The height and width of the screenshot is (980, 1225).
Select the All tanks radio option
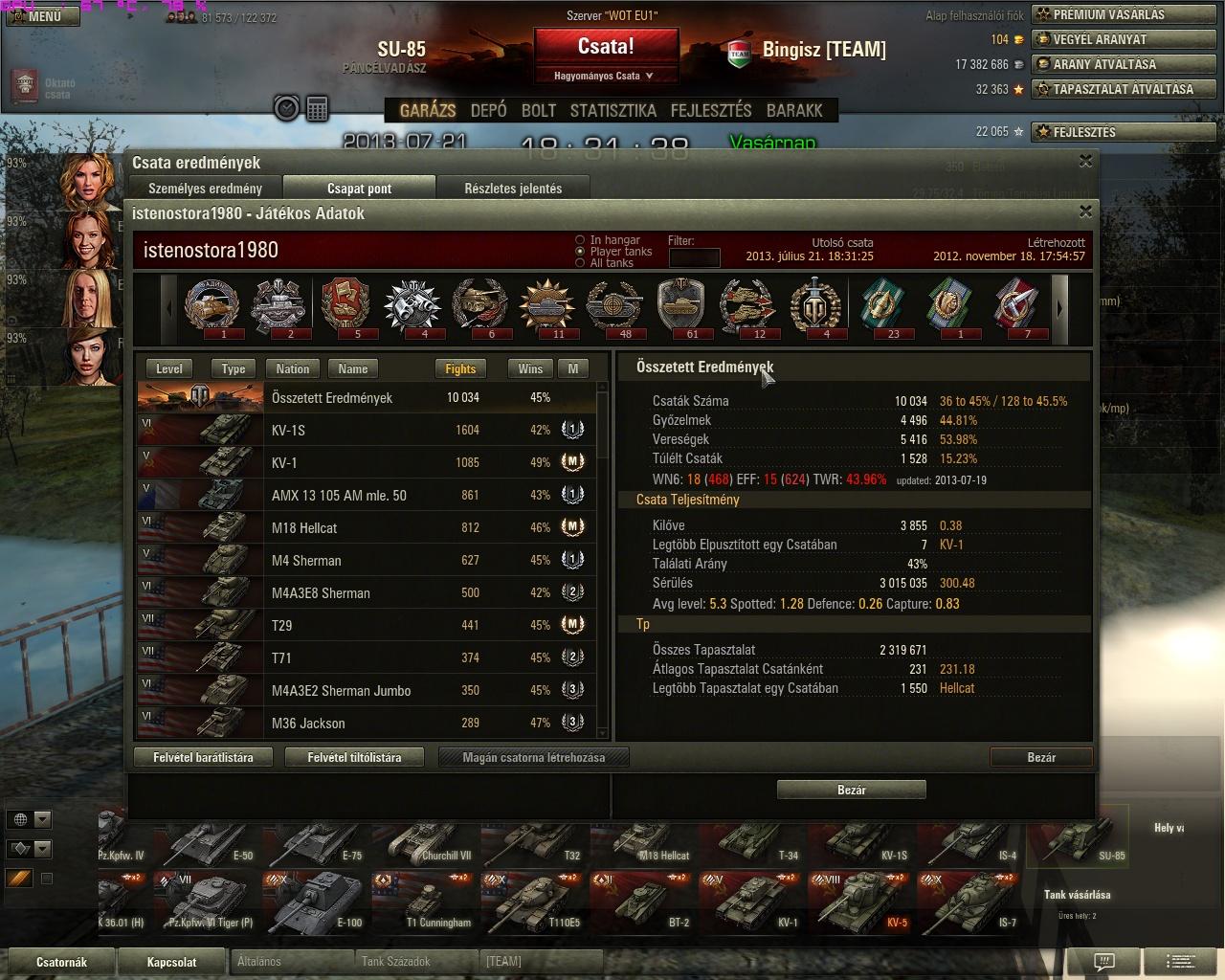click(580, 263)
